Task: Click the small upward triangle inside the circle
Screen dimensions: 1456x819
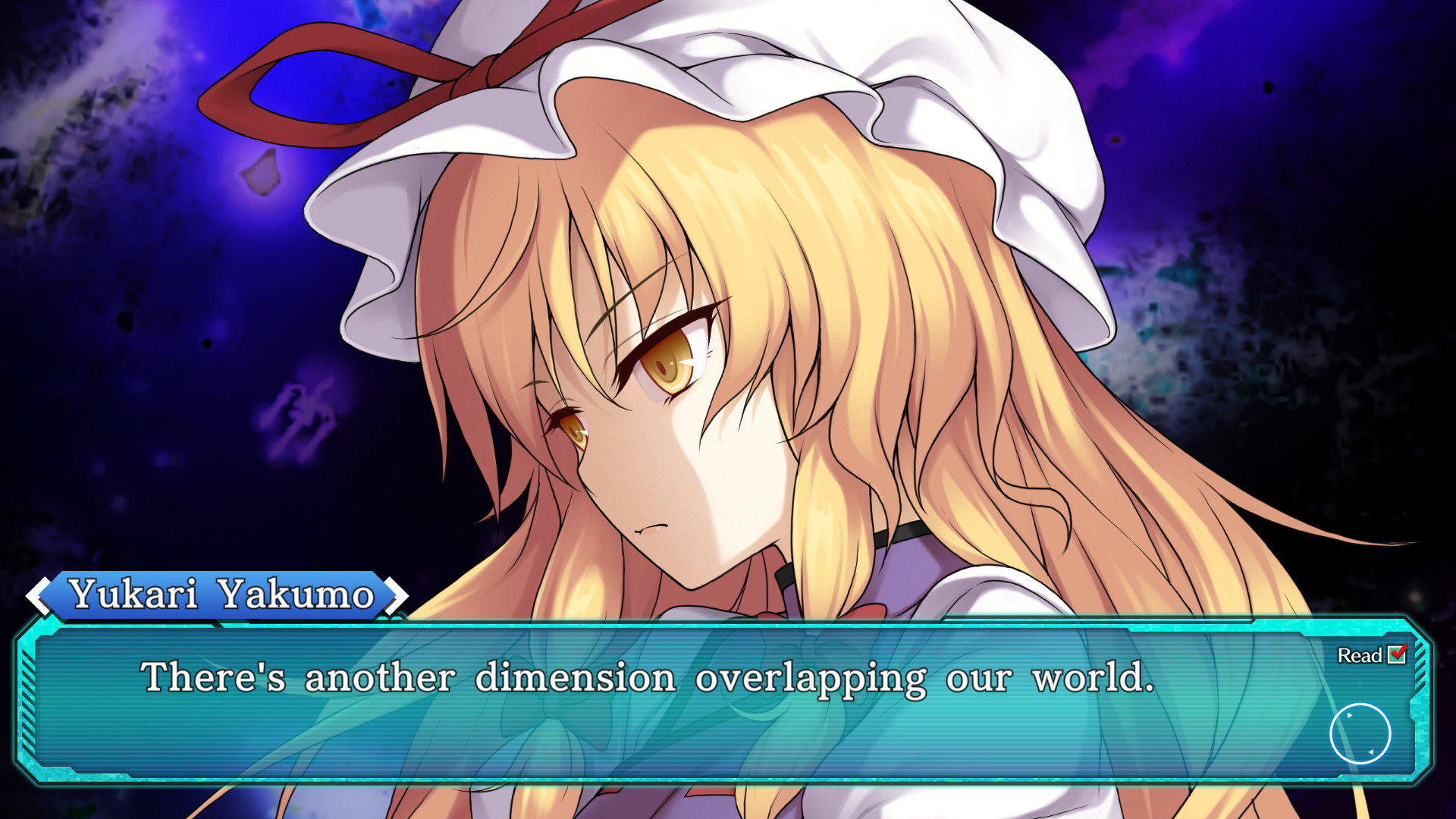Action: tap(1349, 715)
